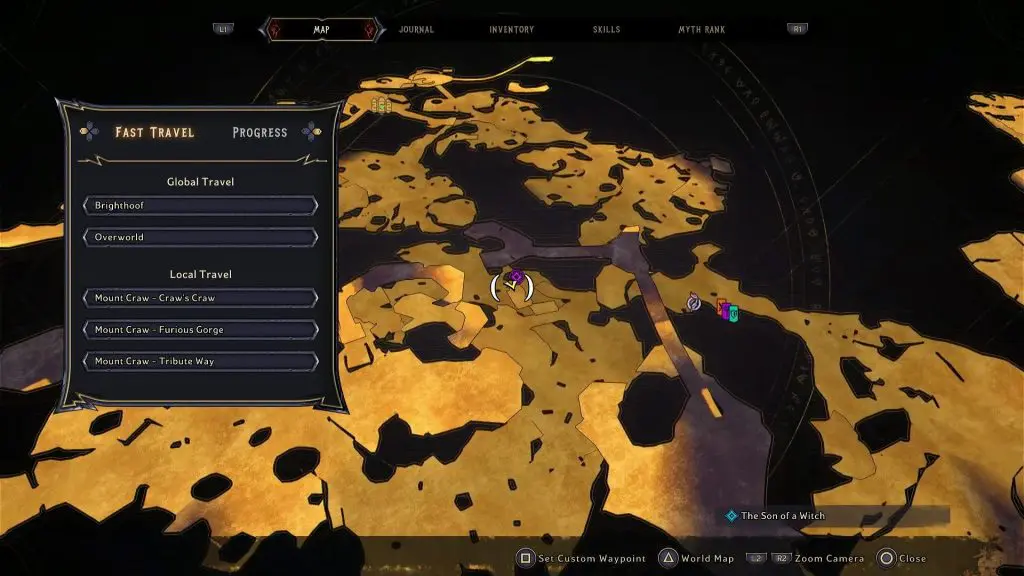The width and height of the screenshot is (1024, 576).
Task: Travel to Mount Craw - Craw's Craw
Action: click(x=201, y=298)
